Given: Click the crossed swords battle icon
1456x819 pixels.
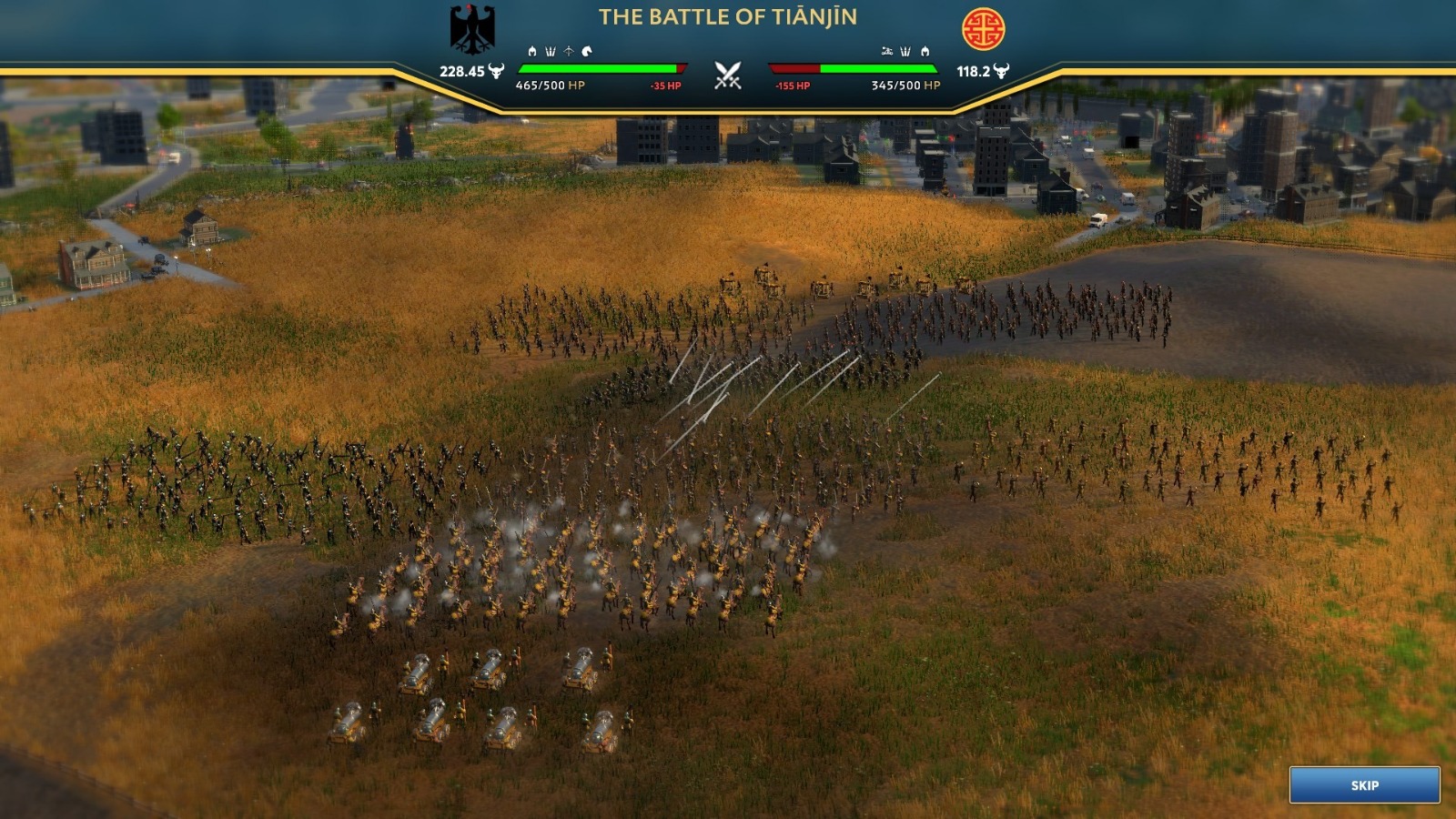Looking at the screenshot, I should click(x=727, y=75).
